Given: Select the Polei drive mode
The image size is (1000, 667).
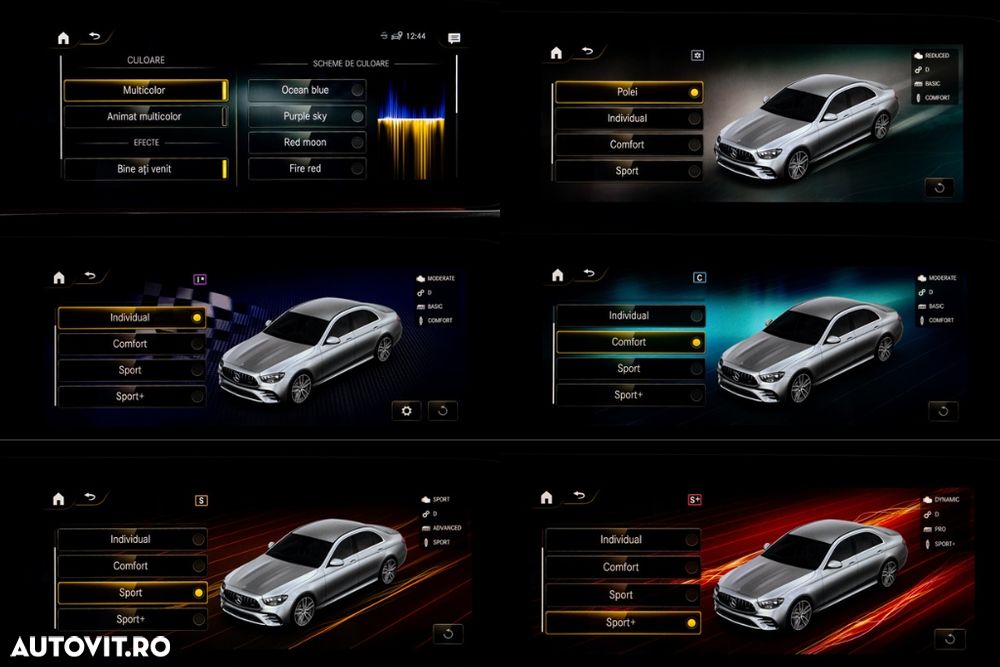Looking at the screenshot, I should [x=628, y=92].
